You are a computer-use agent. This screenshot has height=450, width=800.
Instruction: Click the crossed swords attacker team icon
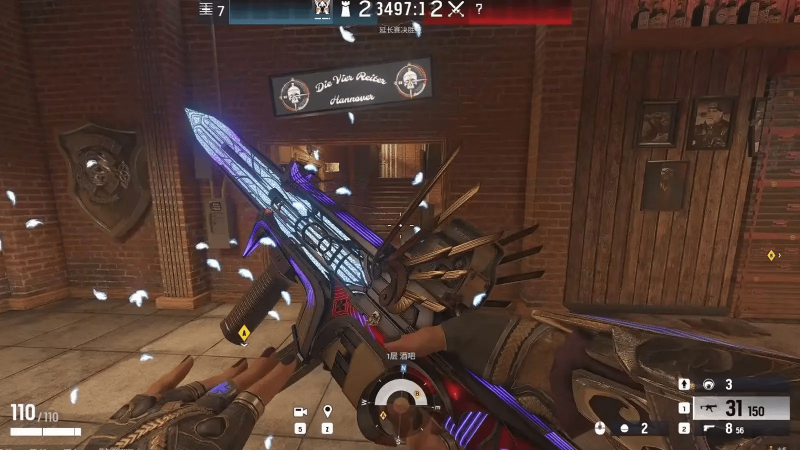pos(457,9)
